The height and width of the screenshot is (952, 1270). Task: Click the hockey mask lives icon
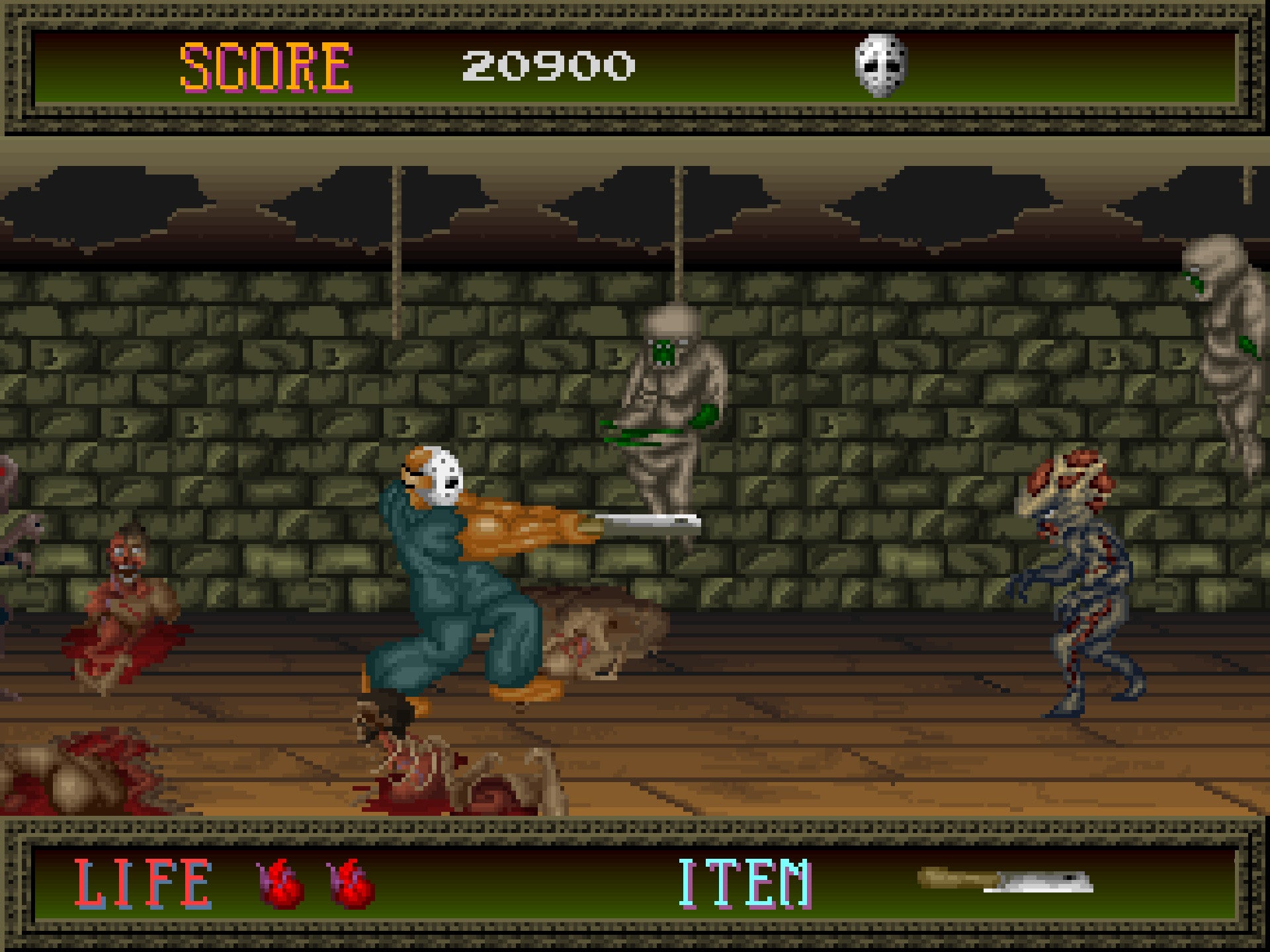(x=880, y=65)
